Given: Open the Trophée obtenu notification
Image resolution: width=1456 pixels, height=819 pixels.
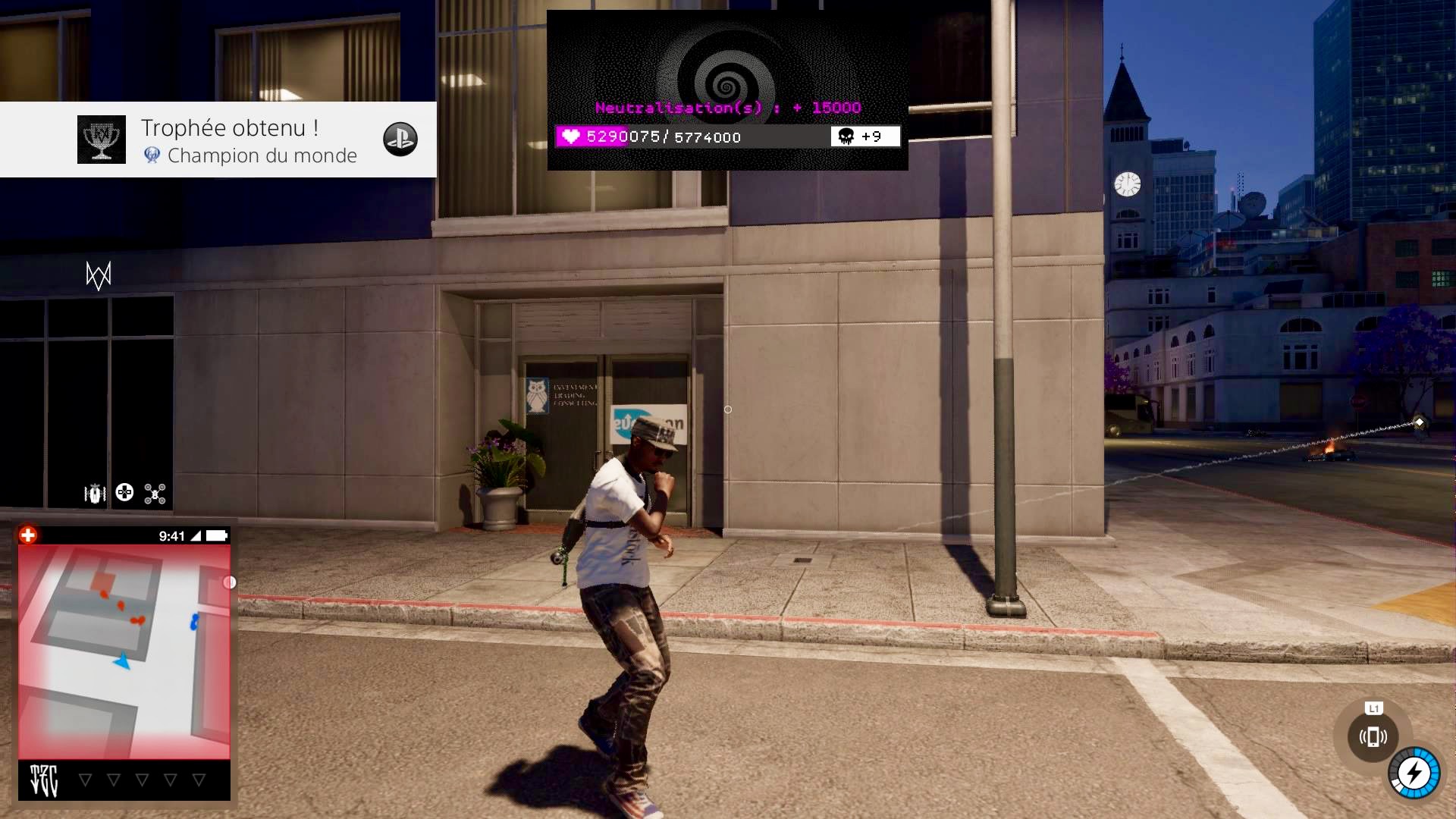Looking at the screenshot, I should [229, 140].
